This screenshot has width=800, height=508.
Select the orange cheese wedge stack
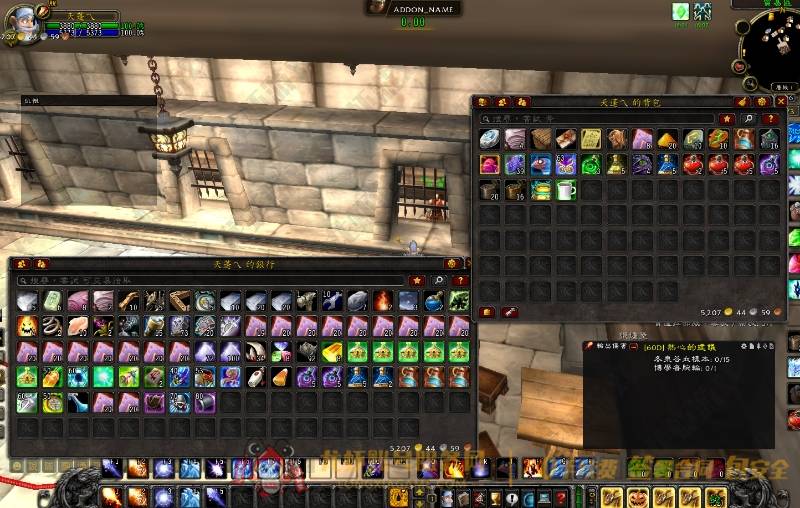point(669,139)
